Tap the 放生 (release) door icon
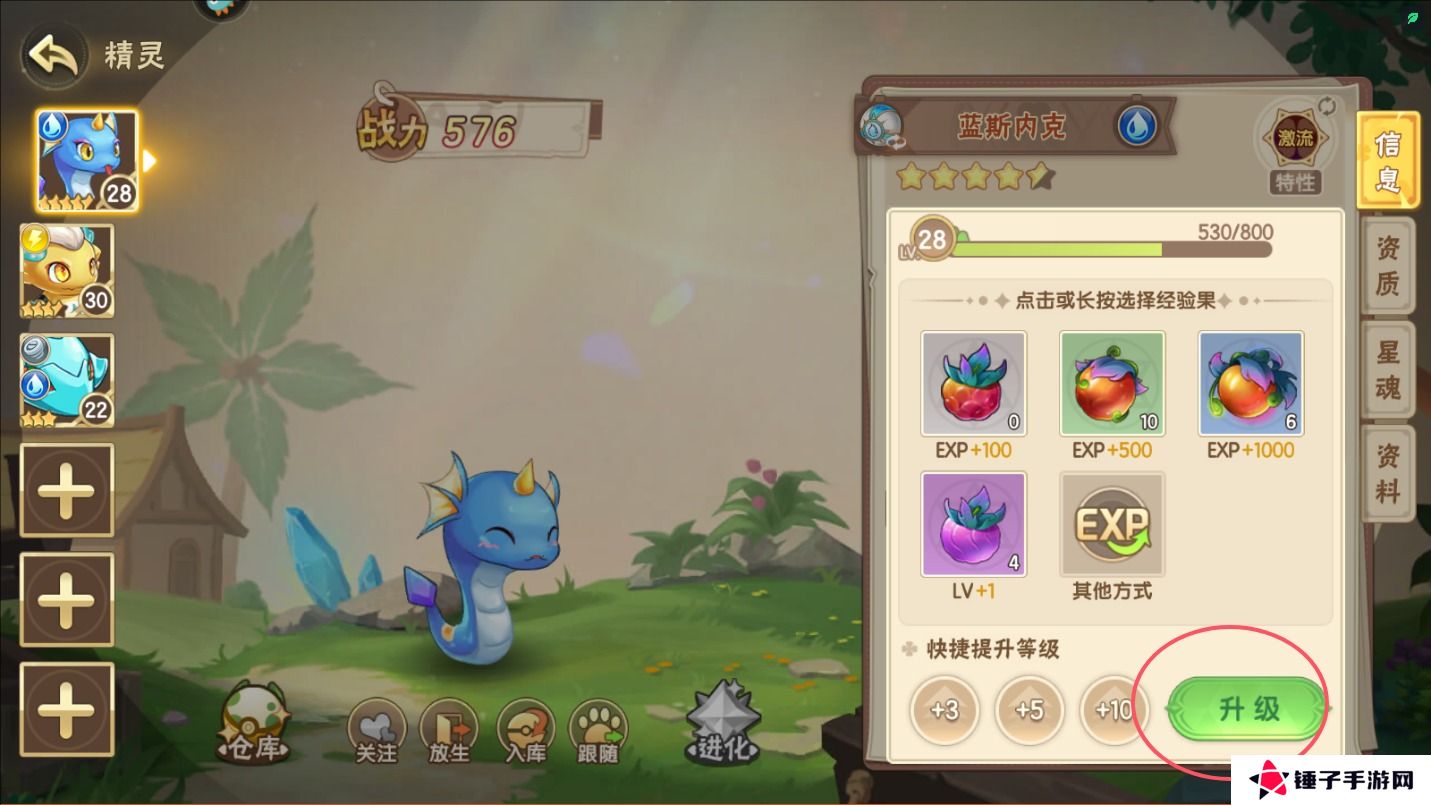Viewport: 1431px width, 805px height. pyautogui.click(x=449, y=721)
